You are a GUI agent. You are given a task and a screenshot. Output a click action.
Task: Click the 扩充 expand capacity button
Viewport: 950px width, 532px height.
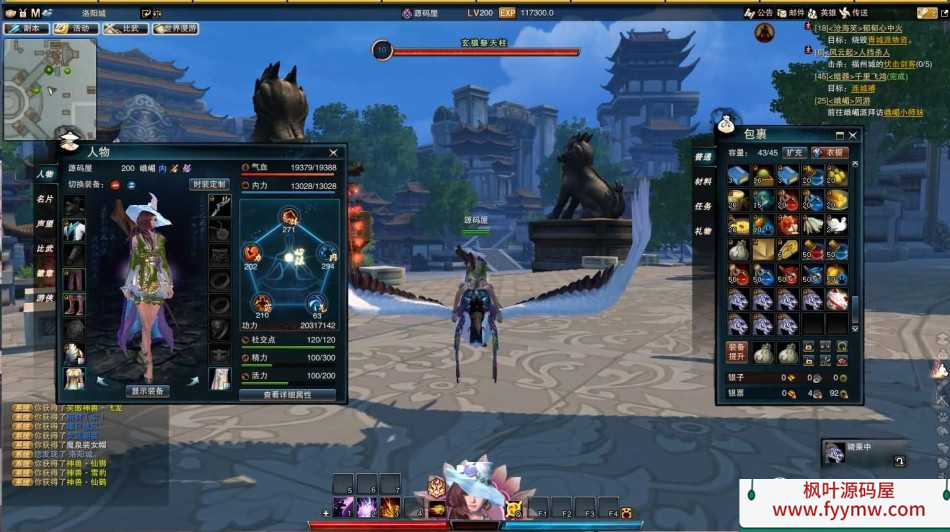[794, 153]
